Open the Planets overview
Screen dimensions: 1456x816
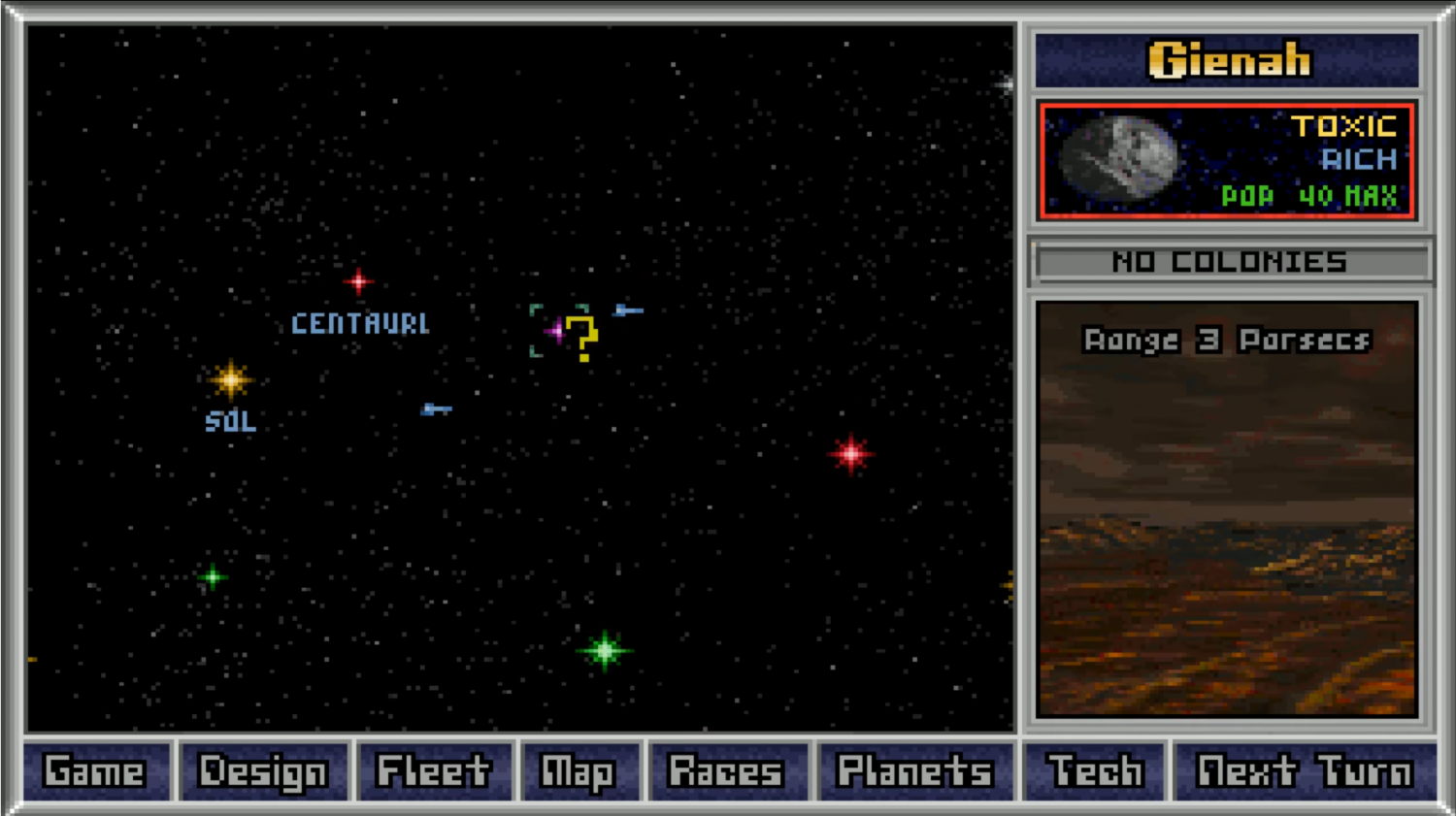(x=914, y=772)
